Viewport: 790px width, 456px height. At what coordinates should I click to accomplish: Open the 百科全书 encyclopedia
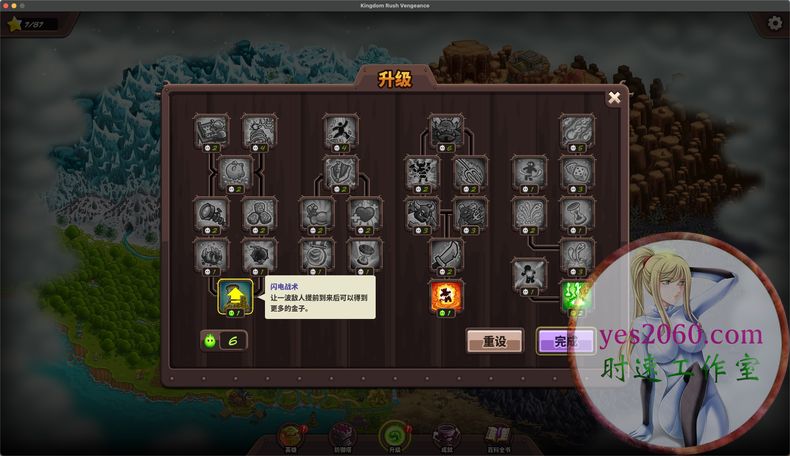pos(498,437)
